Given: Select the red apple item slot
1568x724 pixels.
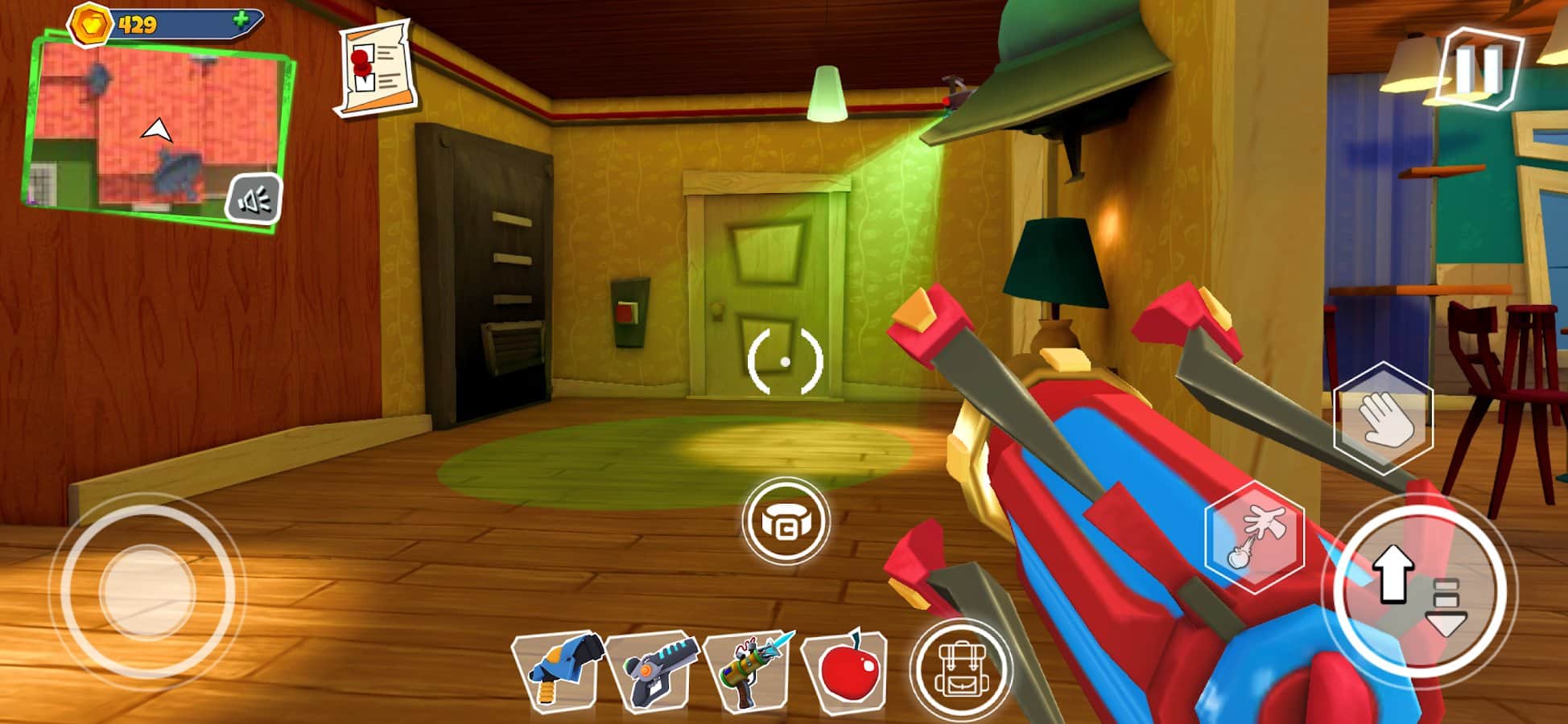Looking at the screenshot, I should (x=845, y=670).
